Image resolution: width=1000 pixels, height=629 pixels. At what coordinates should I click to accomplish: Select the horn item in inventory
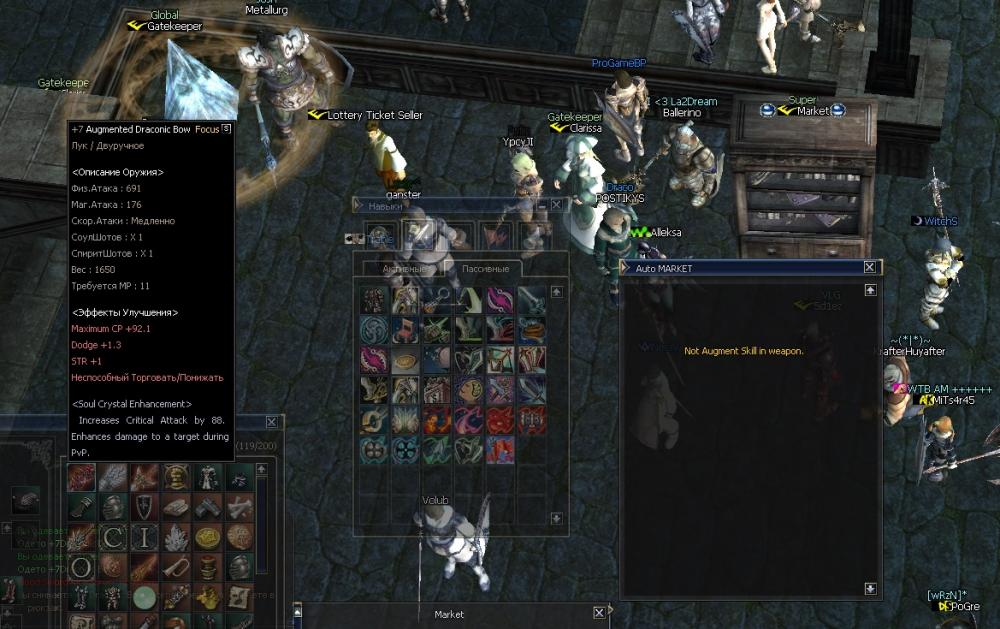coord(176,567)
